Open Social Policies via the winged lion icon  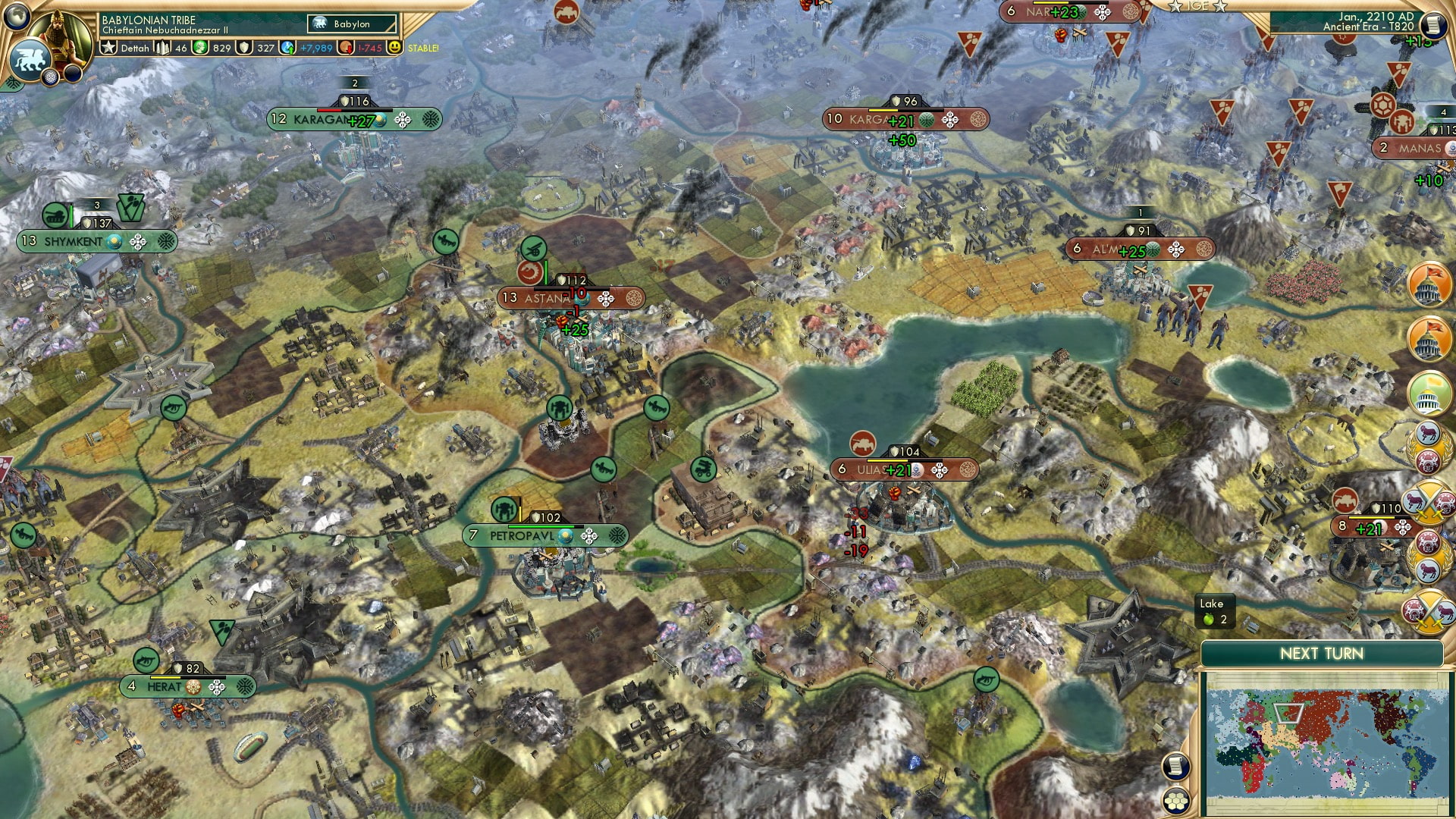29,59
